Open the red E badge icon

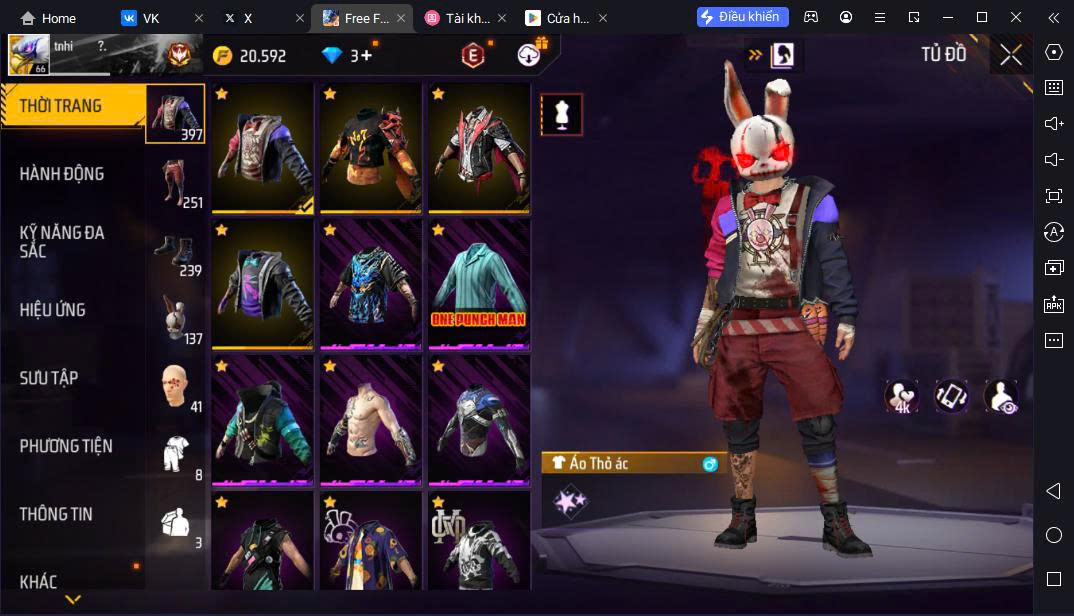[472, 56]
